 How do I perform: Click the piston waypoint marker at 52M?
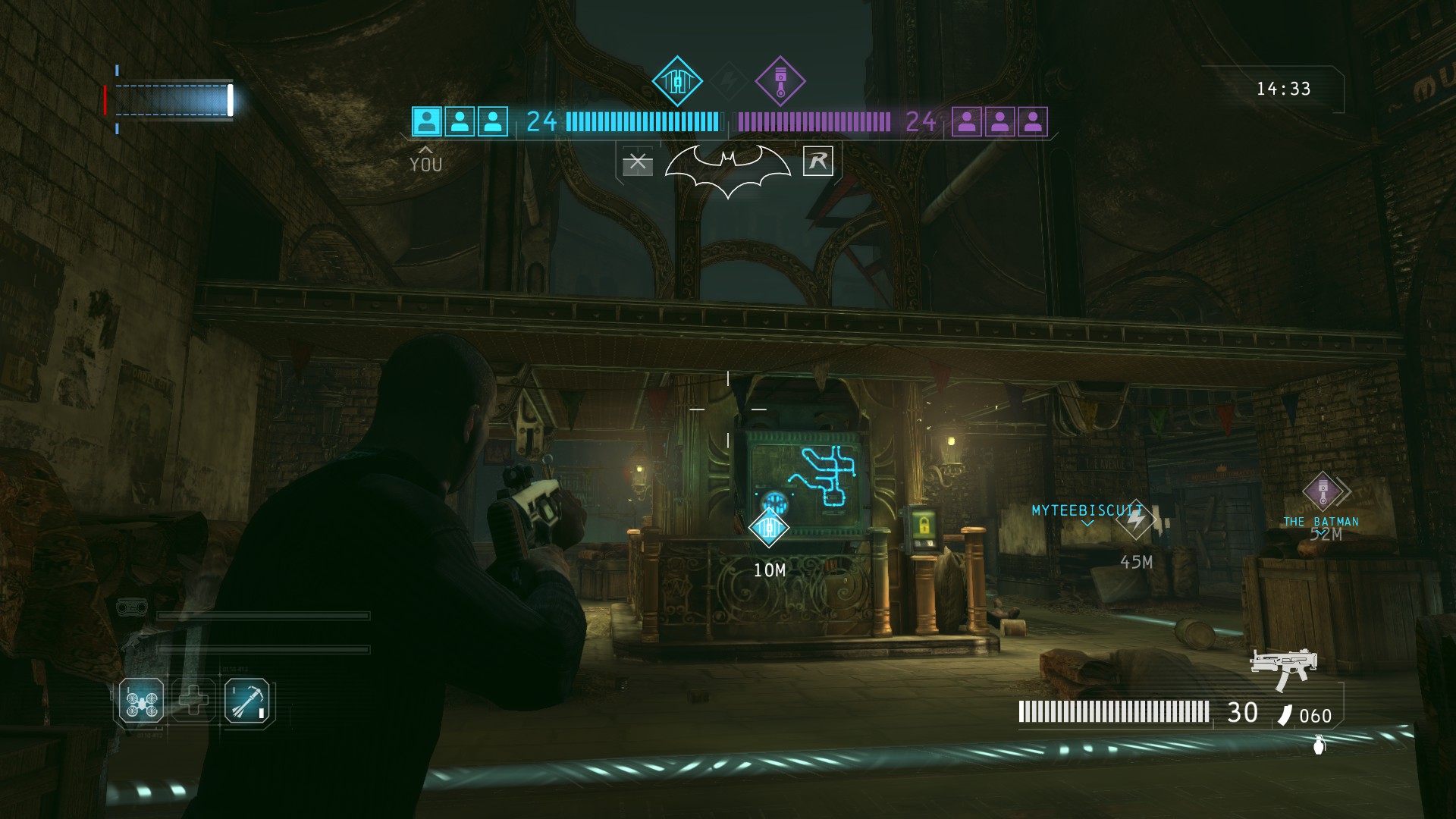pyautogui.click(x=1323, y=491)
